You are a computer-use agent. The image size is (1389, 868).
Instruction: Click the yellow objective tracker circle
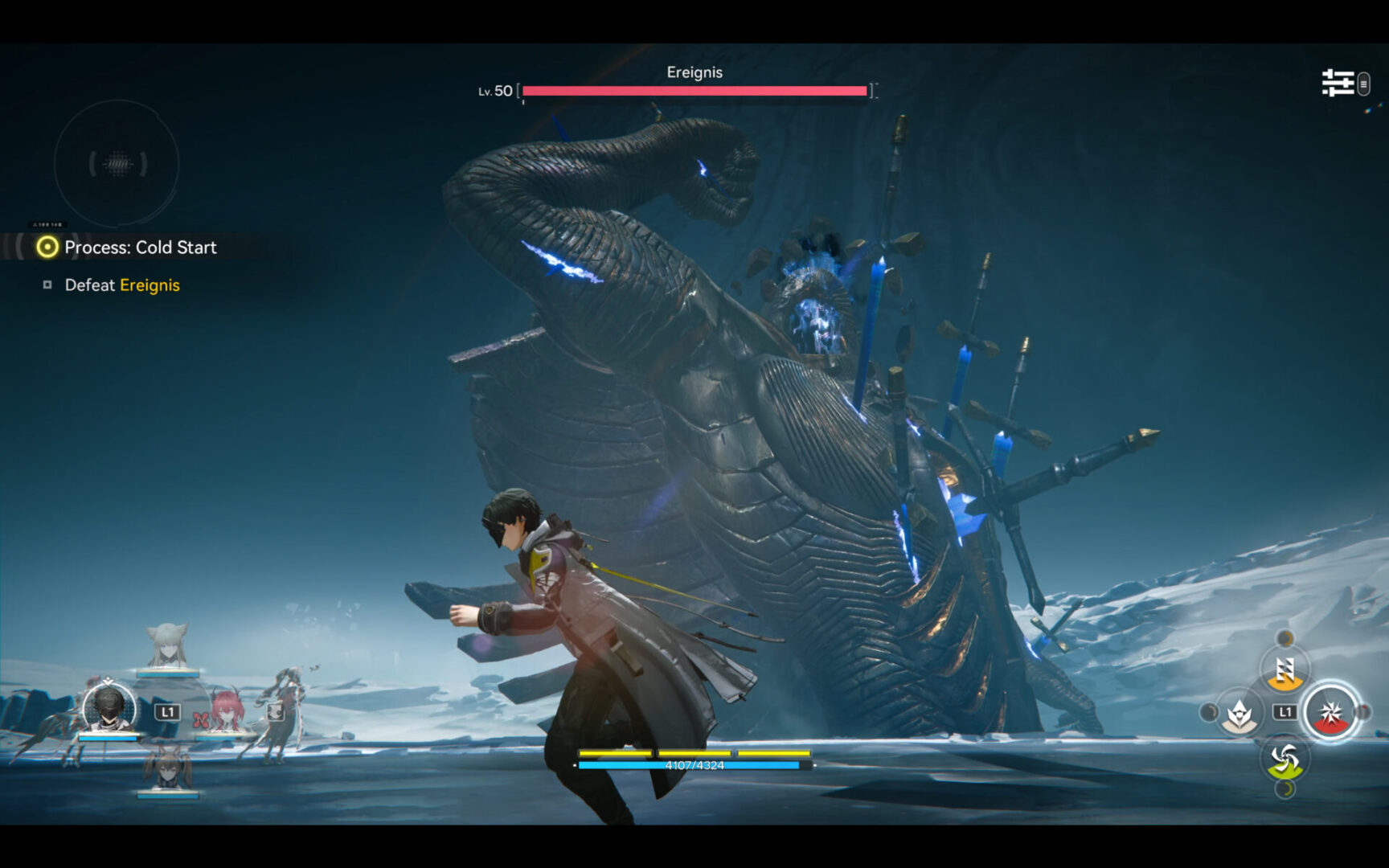point(46,248)
